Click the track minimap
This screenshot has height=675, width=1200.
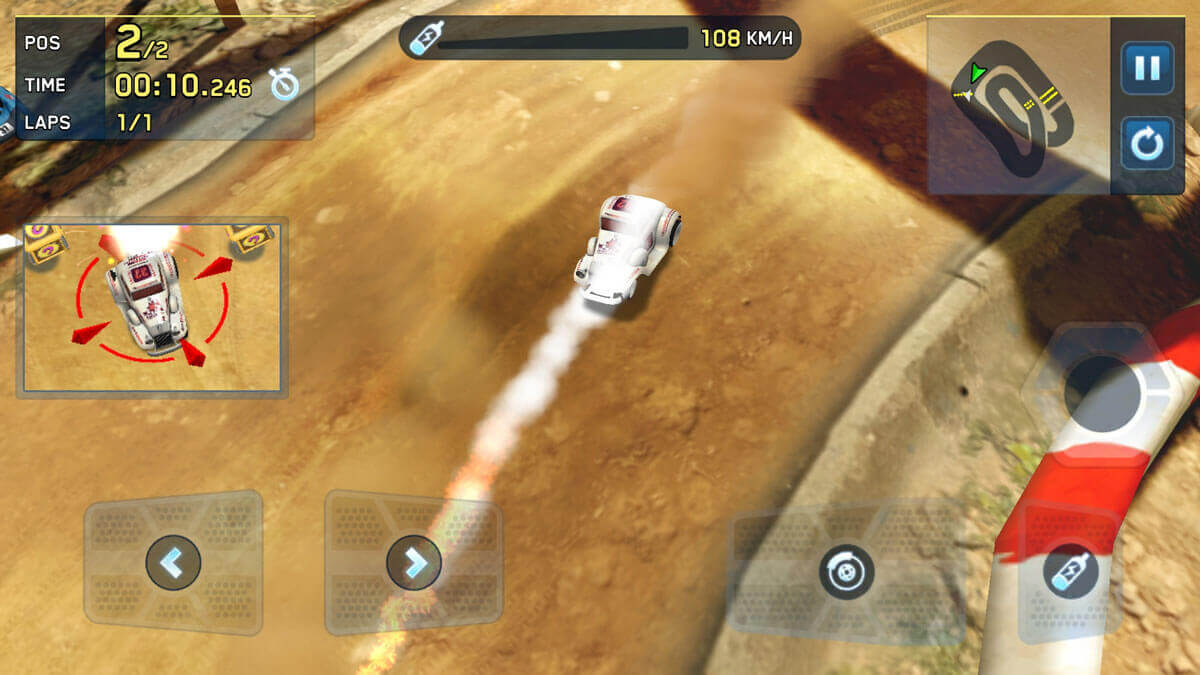point(1018,105)
